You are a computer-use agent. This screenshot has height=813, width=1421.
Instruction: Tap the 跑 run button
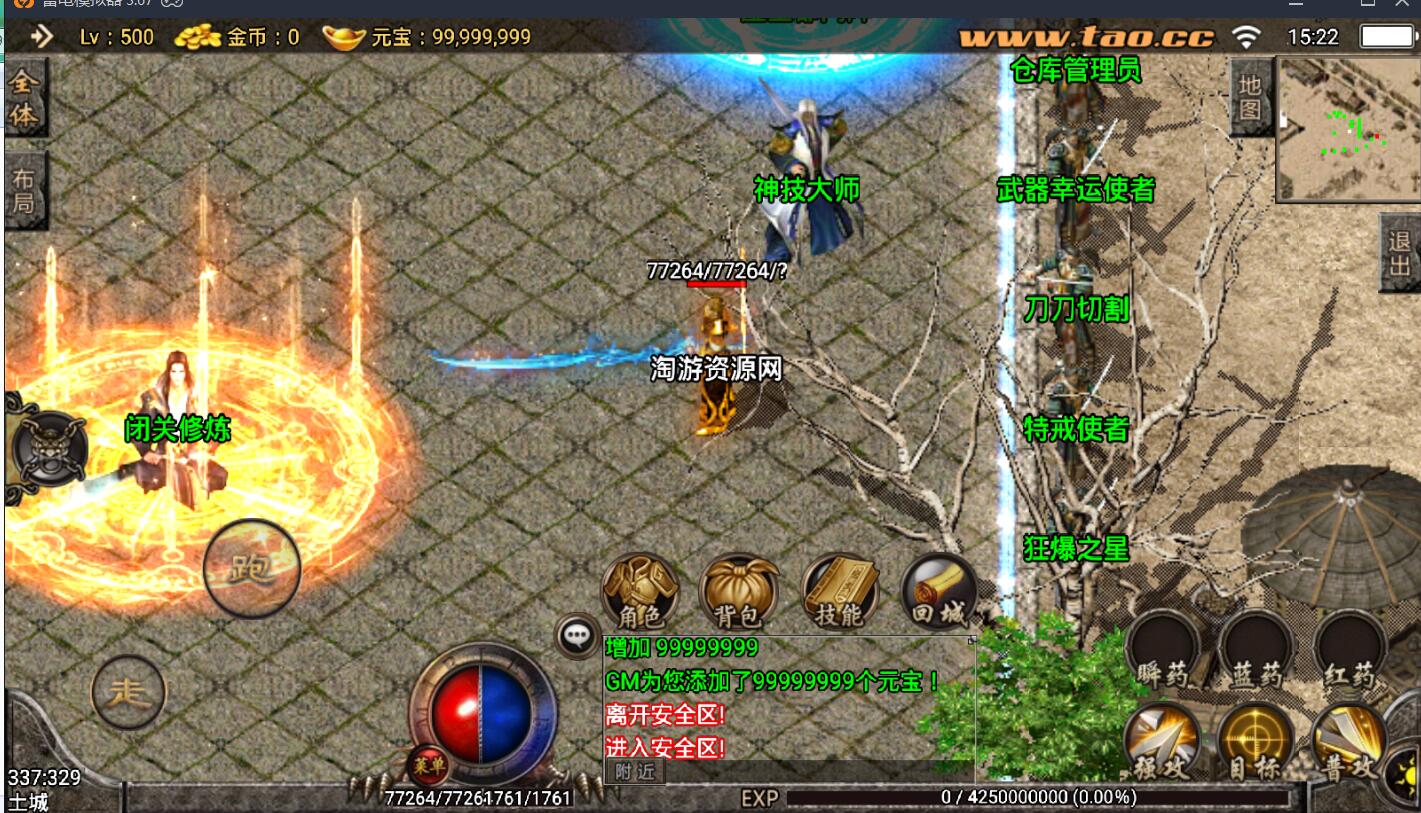click(251, 568)
